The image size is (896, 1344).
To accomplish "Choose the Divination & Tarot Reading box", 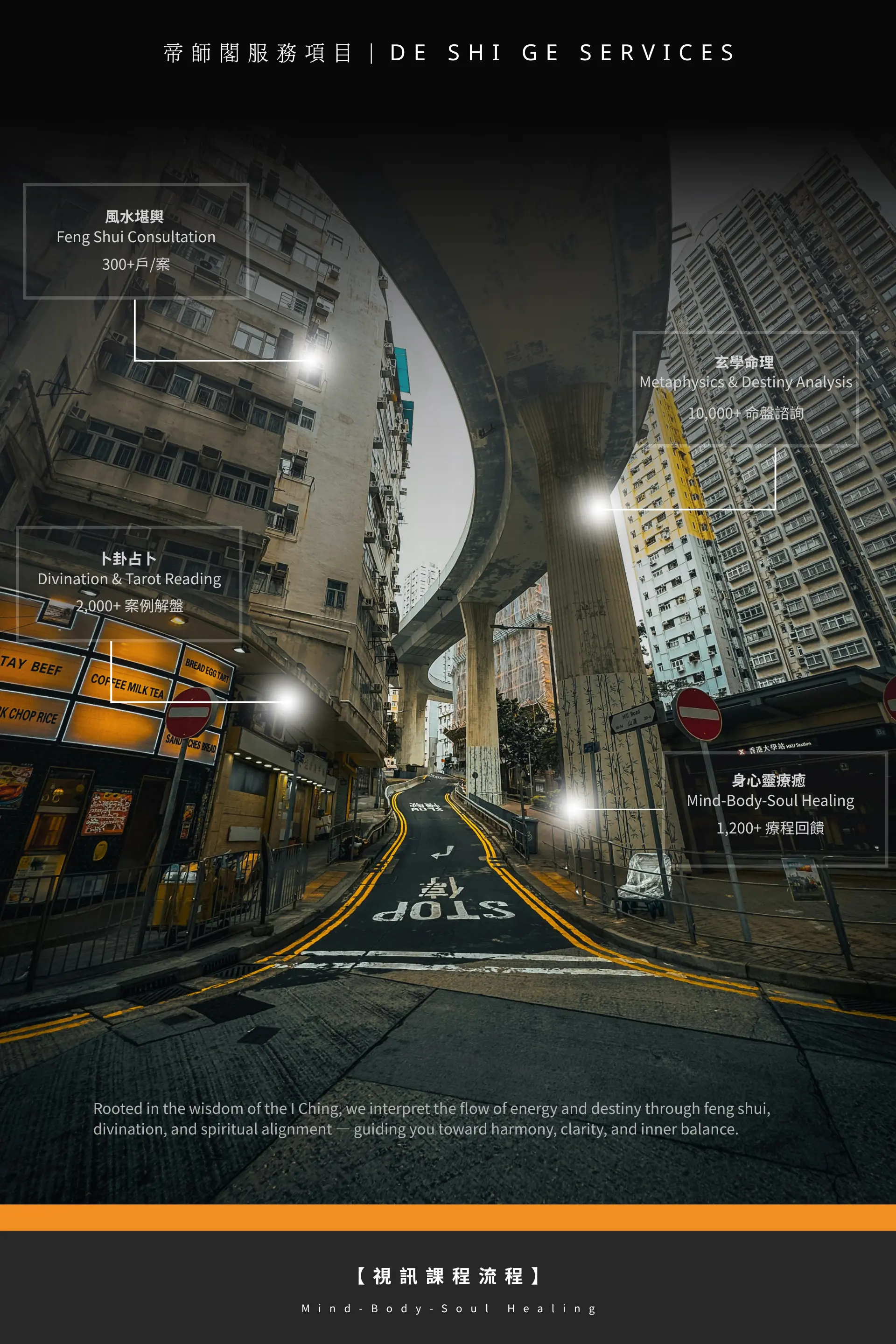I will [129, 582].
